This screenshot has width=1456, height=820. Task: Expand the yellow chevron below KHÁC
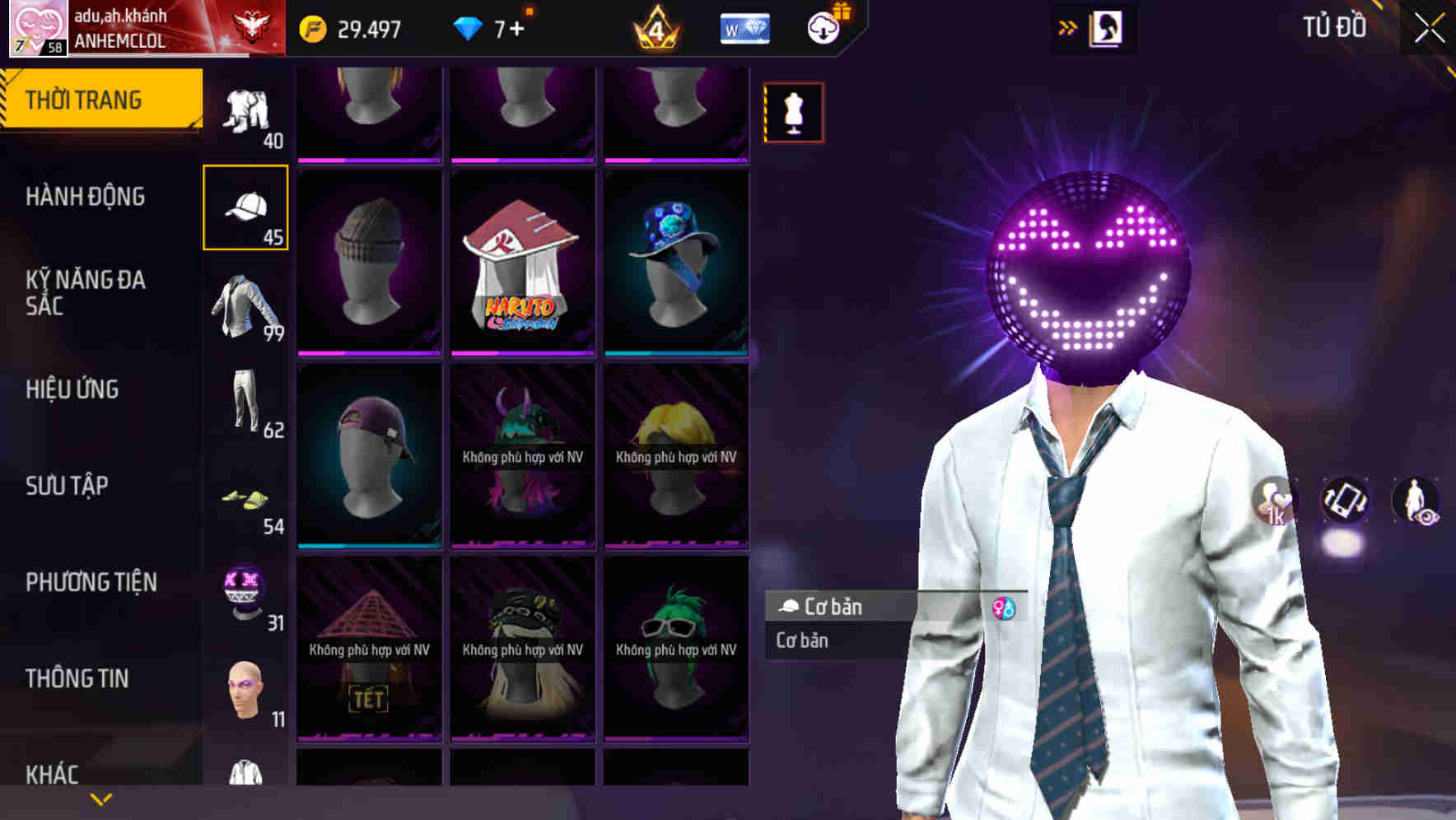pos(99,800)
